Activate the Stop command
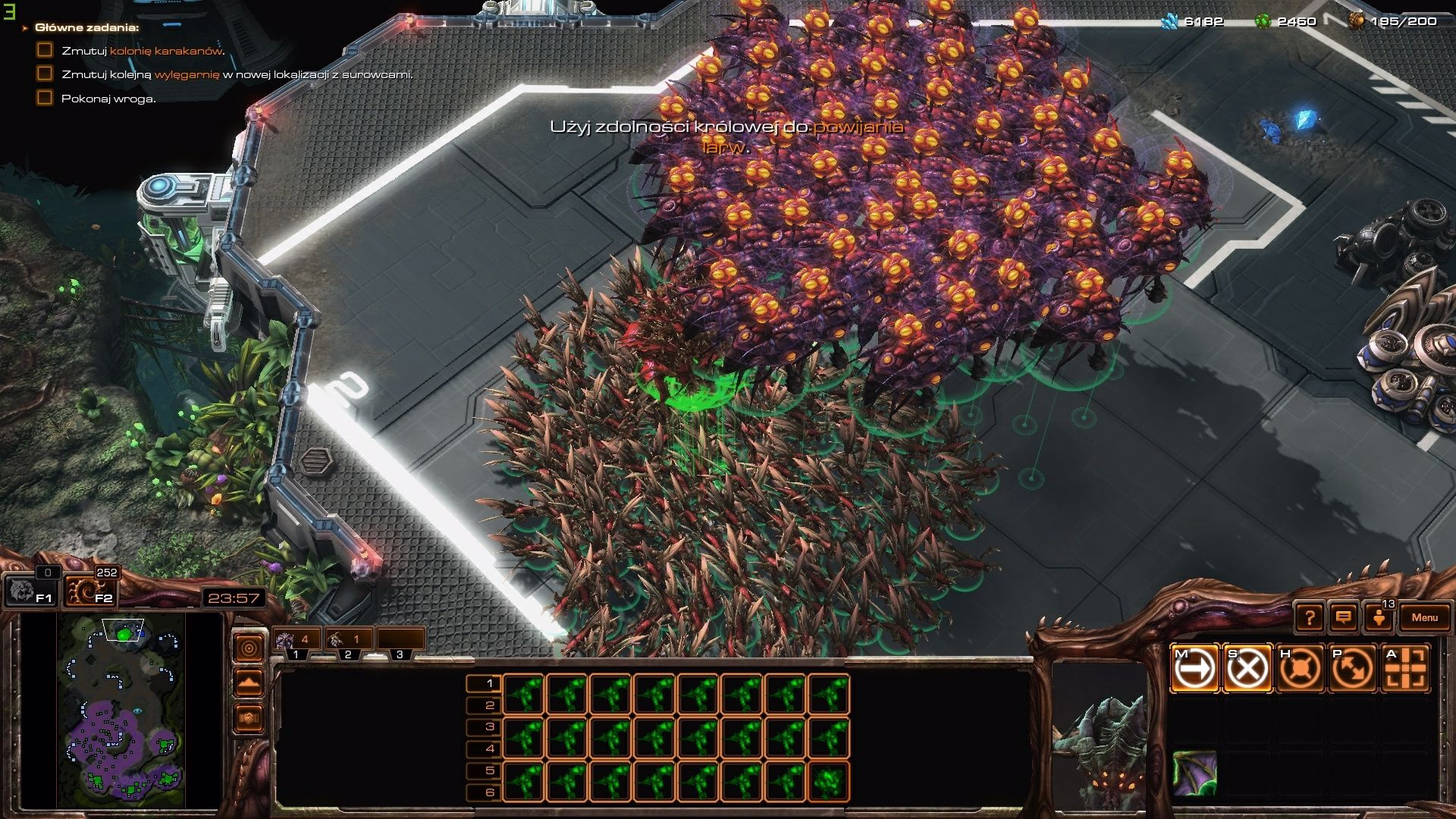The height and width of the screenshot is (819, 1456). click(x=1247, y=668)
